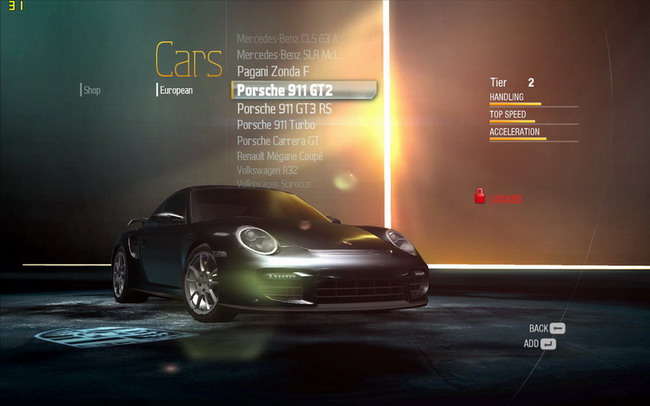Viewport: 650px width, 406px height.
Task: Select the Volkswagen Scirocco entry
Action: click(x=274, y=184)
